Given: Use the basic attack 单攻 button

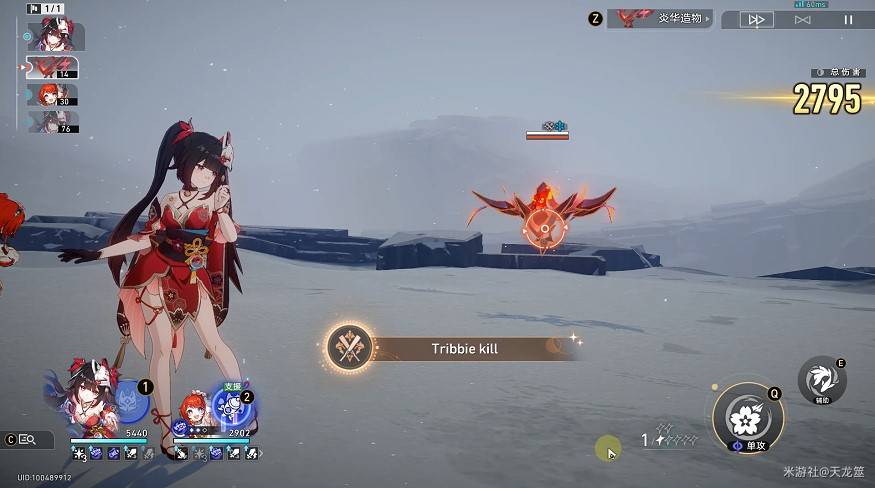Looking at the screenshot, I should pyautogui.click(x=747, y=419).
